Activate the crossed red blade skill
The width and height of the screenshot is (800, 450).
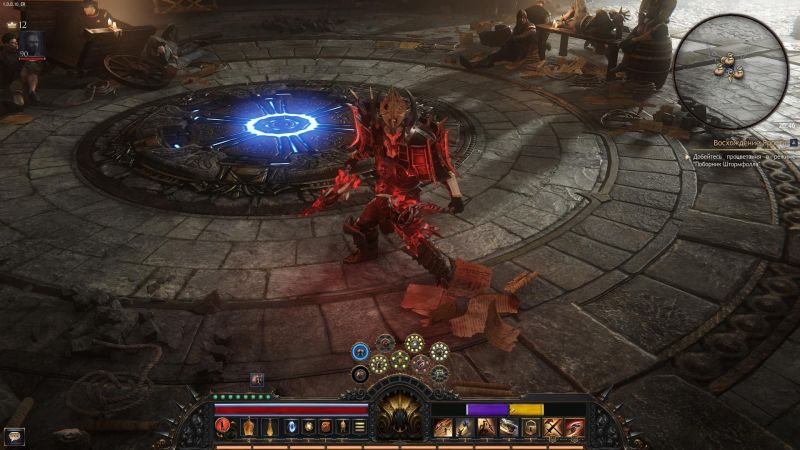552,427
